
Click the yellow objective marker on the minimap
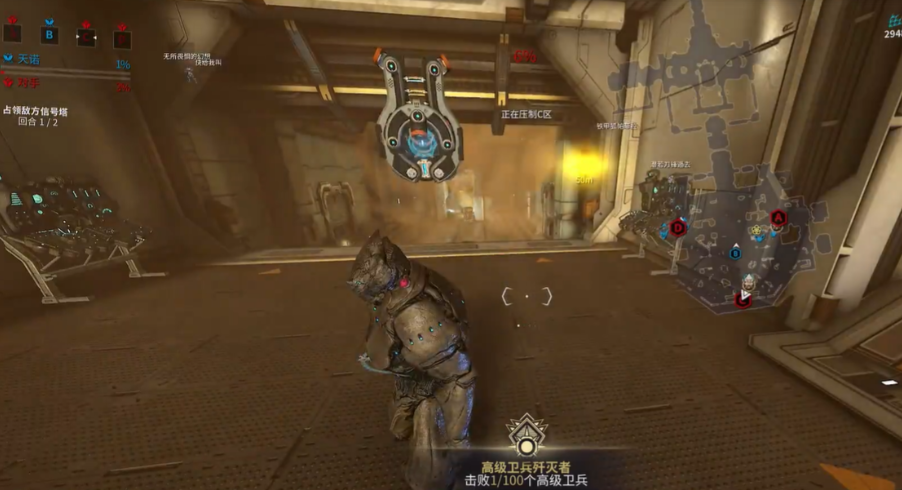(758, 230)
